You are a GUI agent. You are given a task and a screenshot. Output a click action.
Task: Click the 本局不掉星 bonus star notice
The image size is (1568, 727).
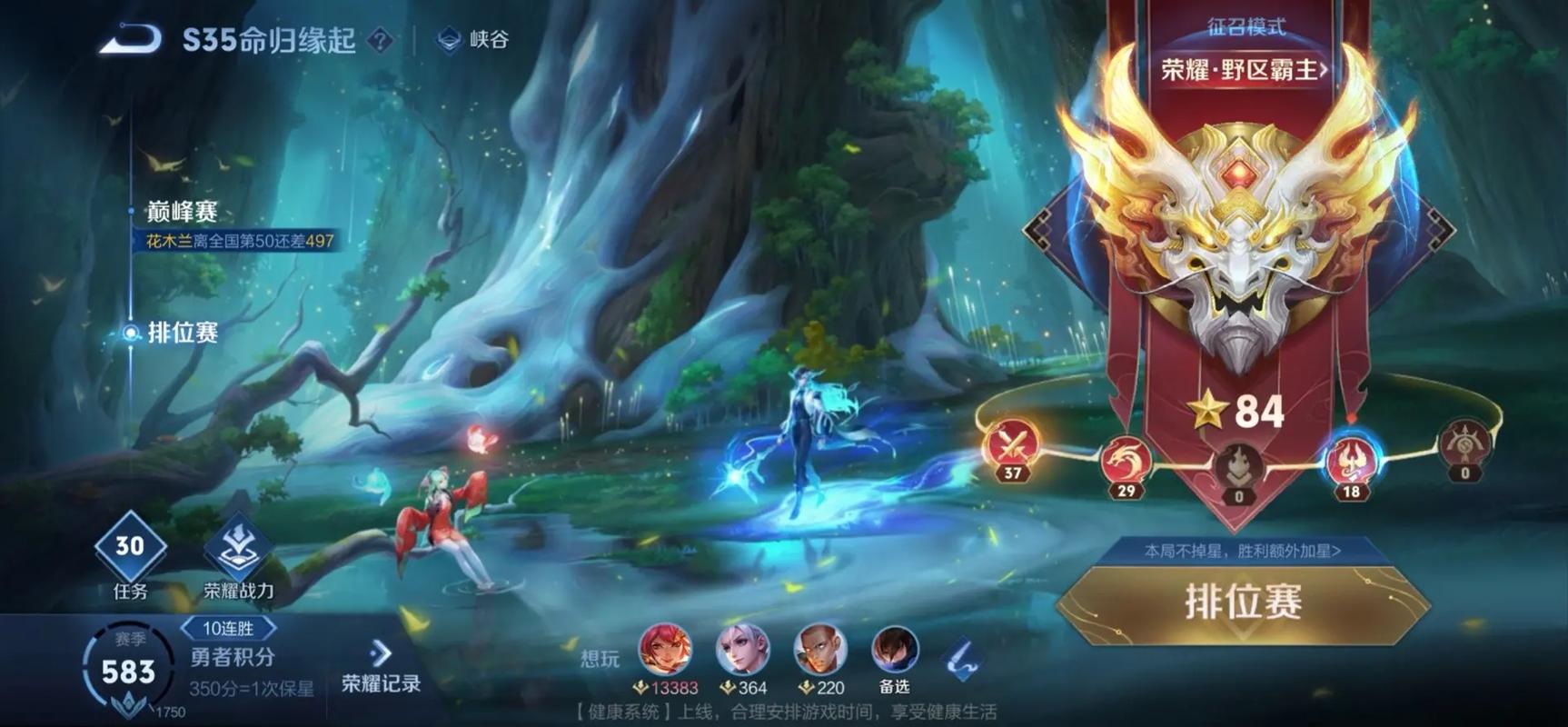[1242, 551]
